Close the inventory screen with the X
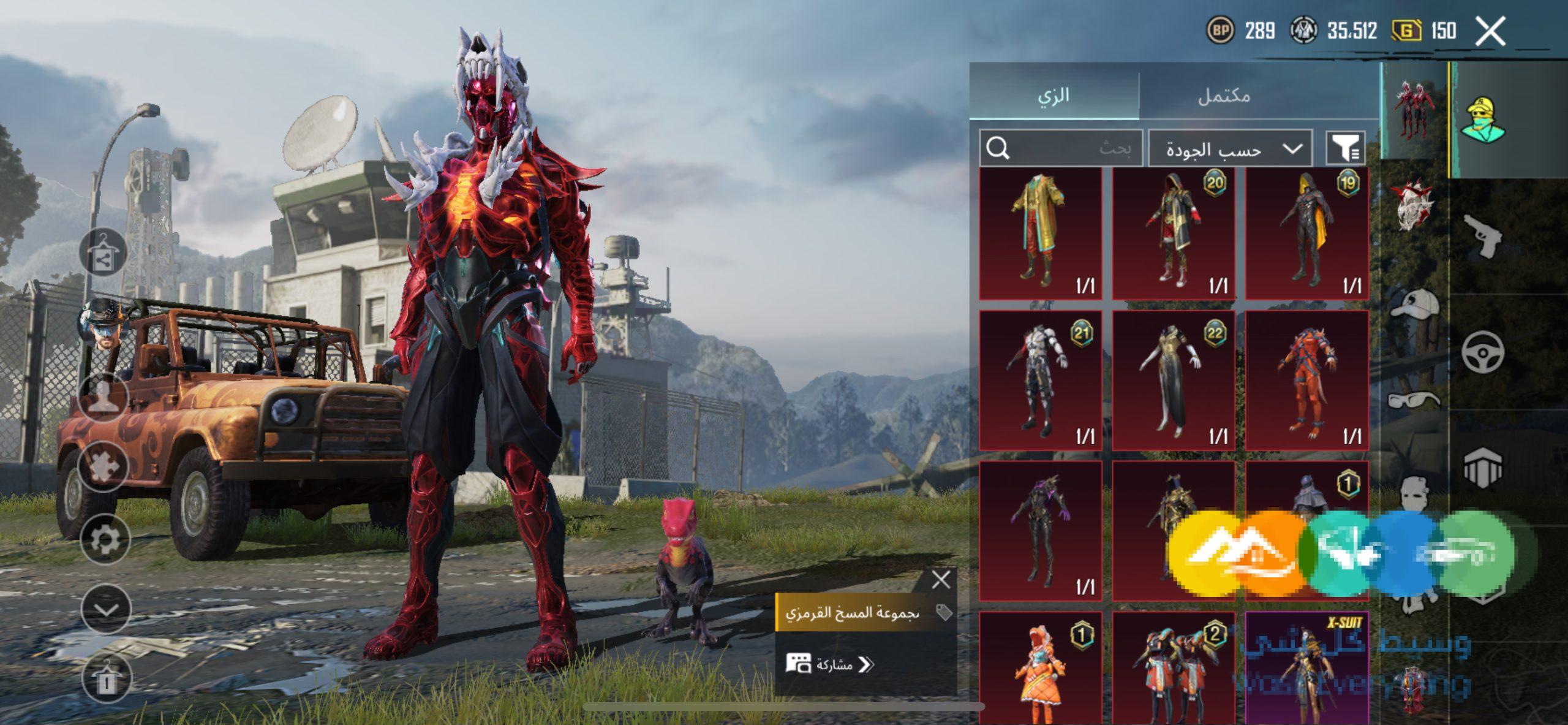This screenshot has height=725, width=1568. (x=1490, y=31)
